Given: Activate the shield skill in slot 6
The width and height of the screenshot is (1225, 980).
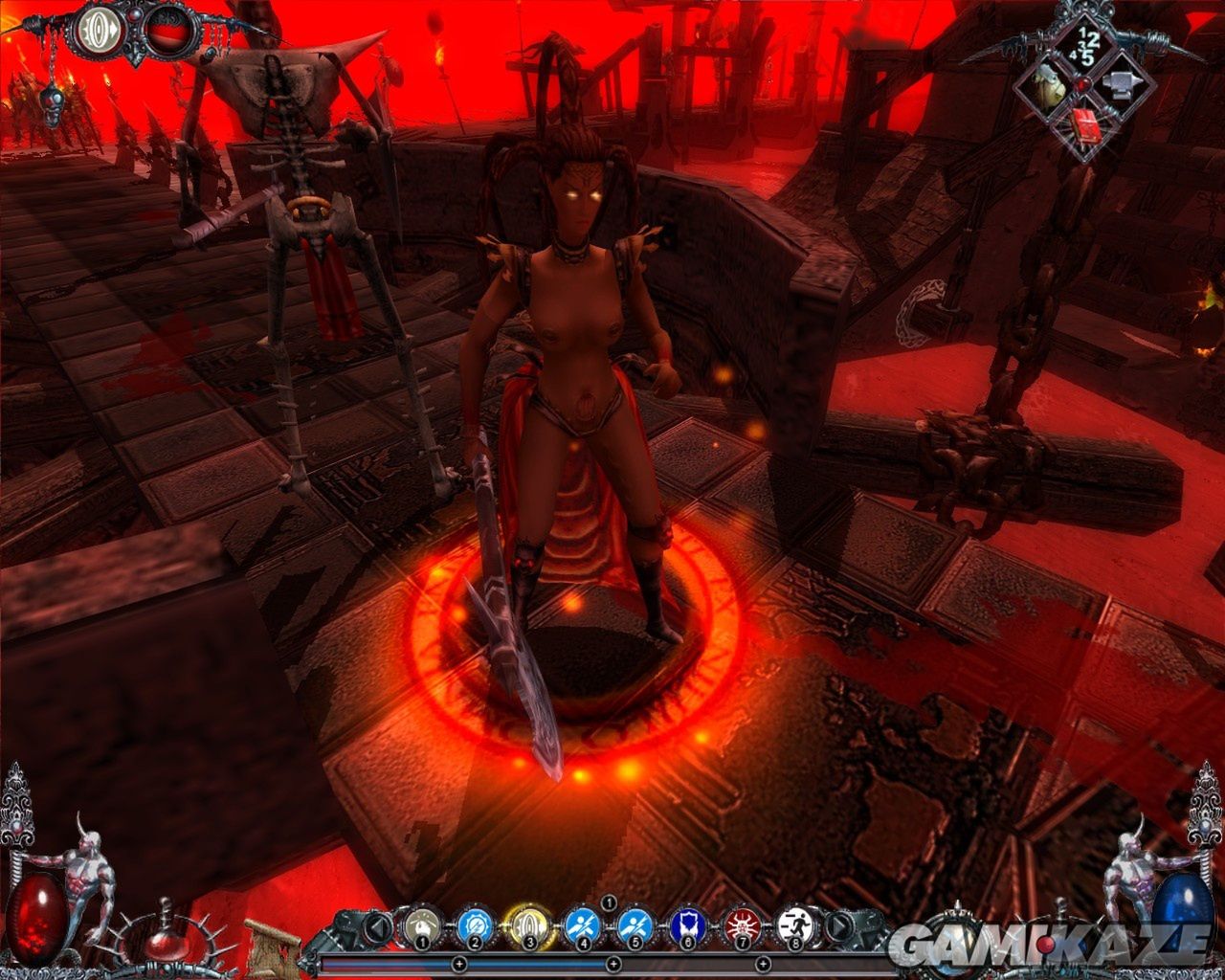Looking at the screenshot, I should click(687, 924).
